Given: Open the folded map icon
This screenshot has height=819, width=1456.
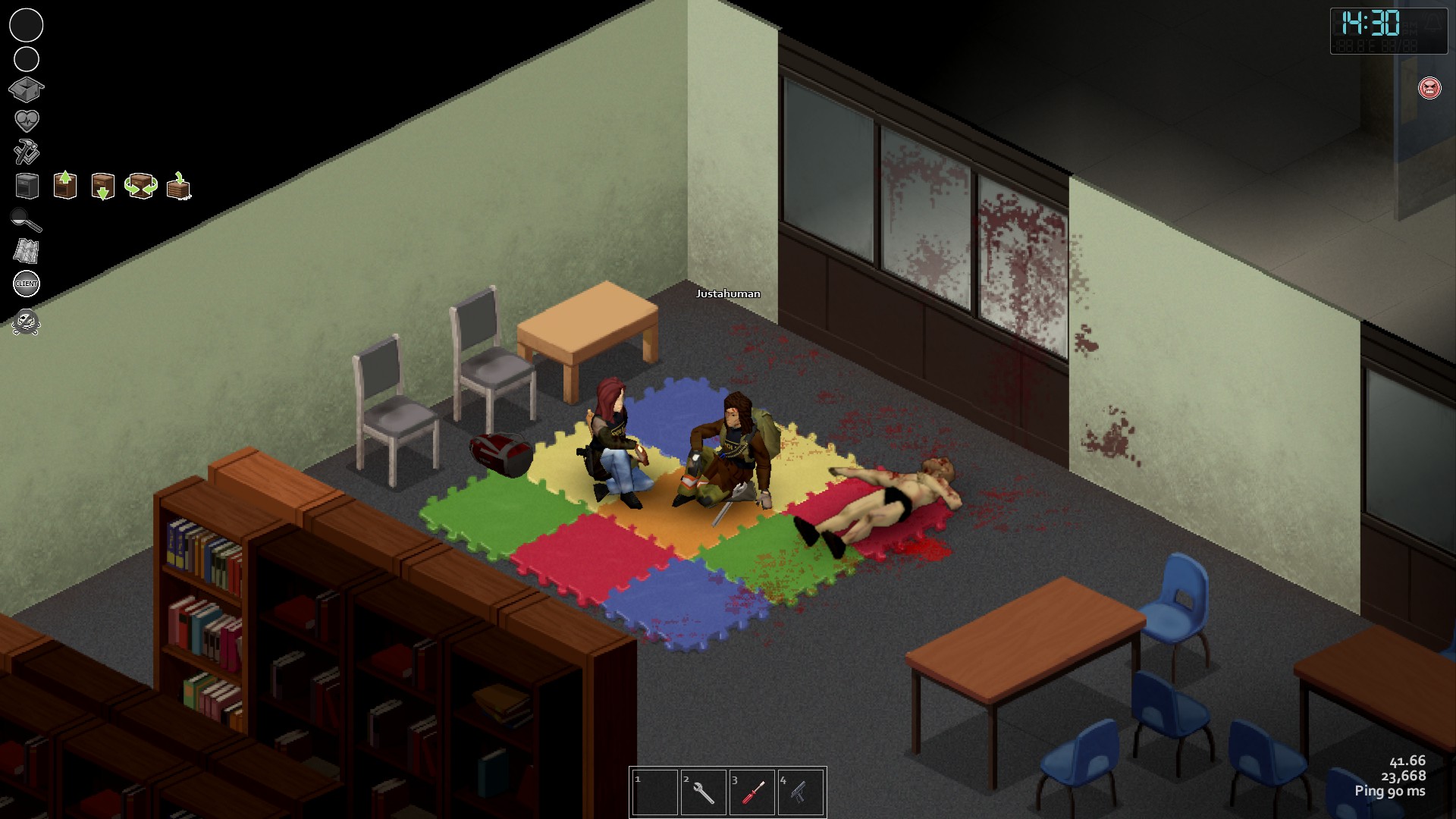Looking at the screenshot, I should [x=27, y=251].
